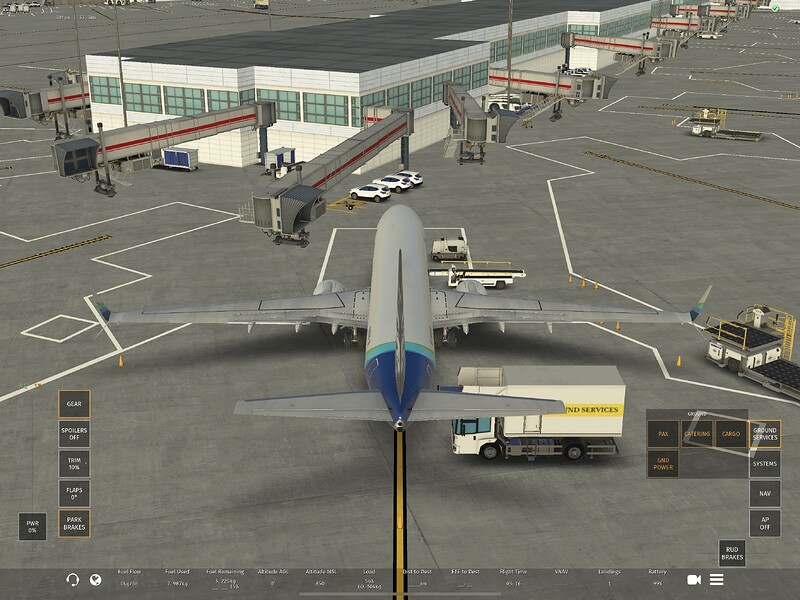Tap the PWR 0% throttle control

tap(32, 526)
